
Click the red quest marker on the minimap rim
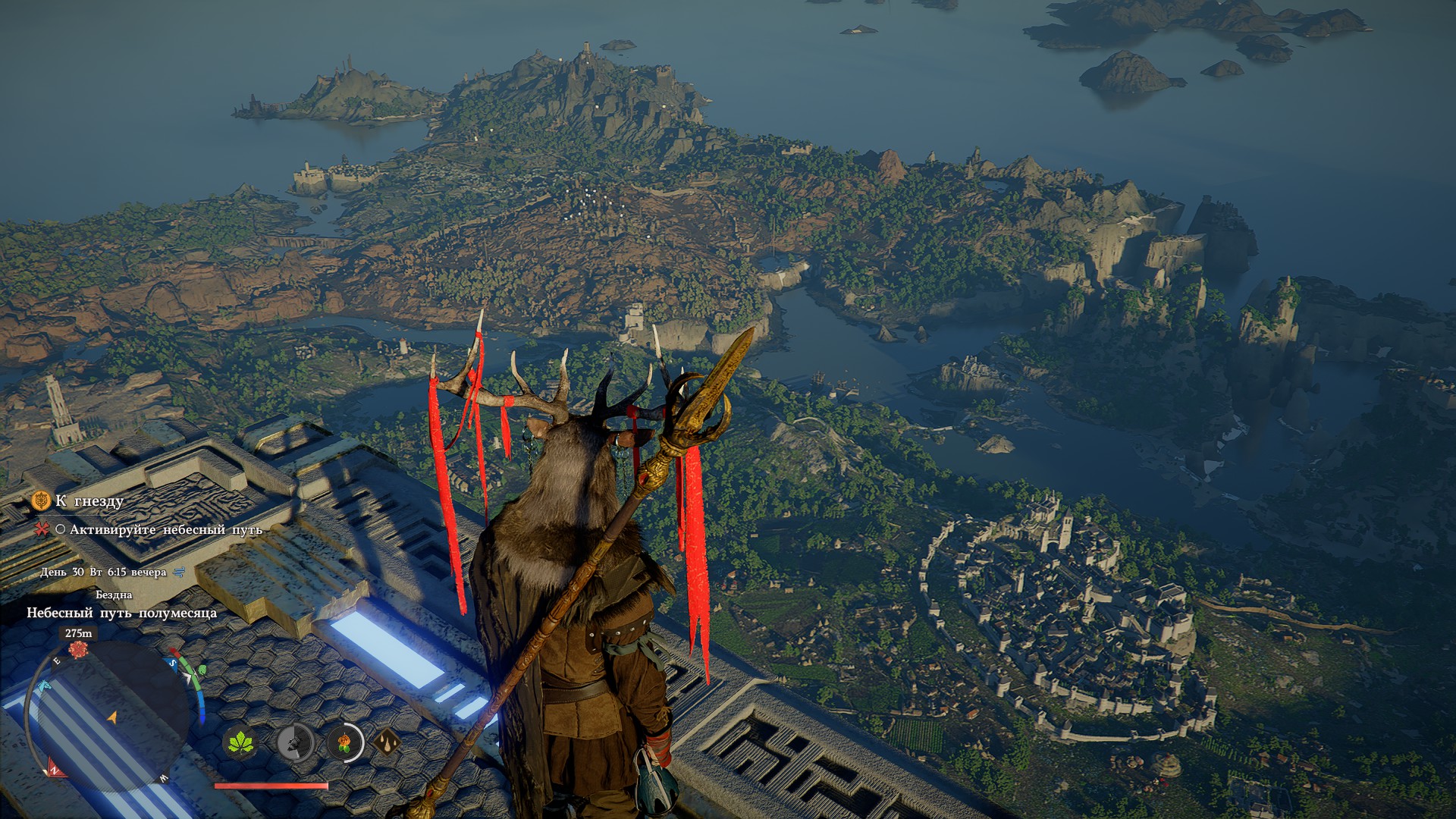coord(78,650)
